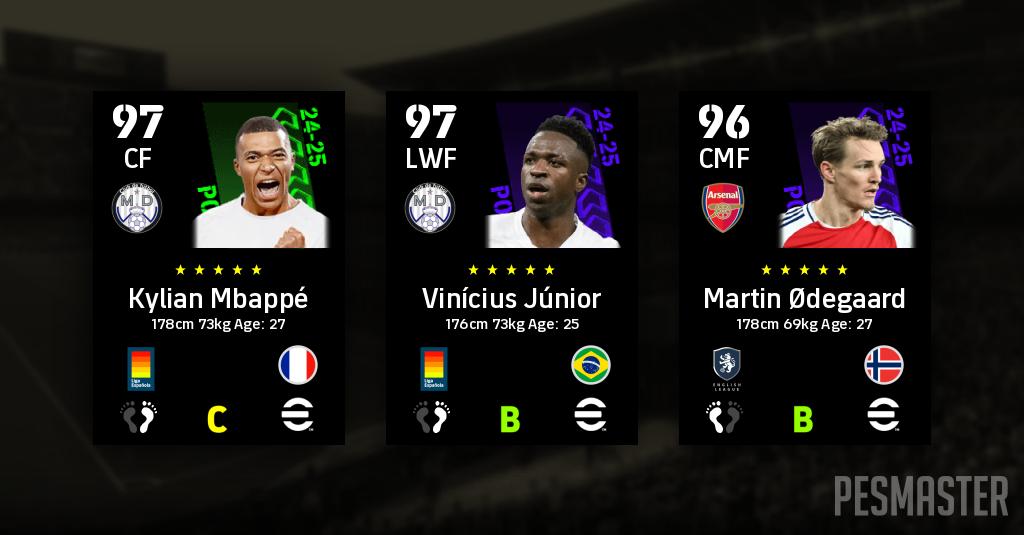The width and height of the screenshot is (1024, 535).
Task: Click the France flag icon
Action: 298,366
